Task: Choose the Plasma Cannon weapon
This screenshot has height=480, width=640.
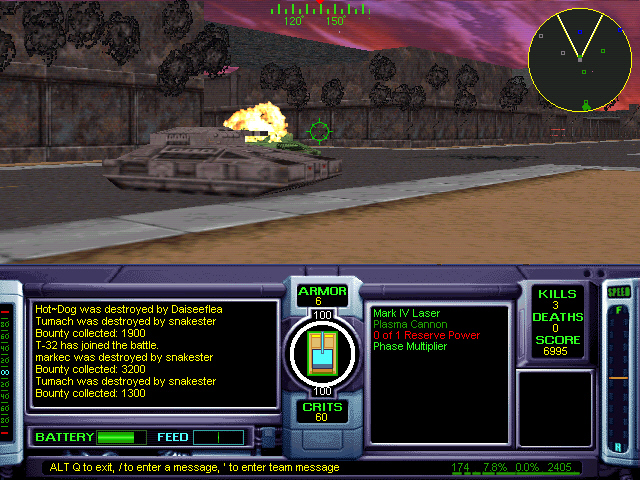Action: [410, 324]
